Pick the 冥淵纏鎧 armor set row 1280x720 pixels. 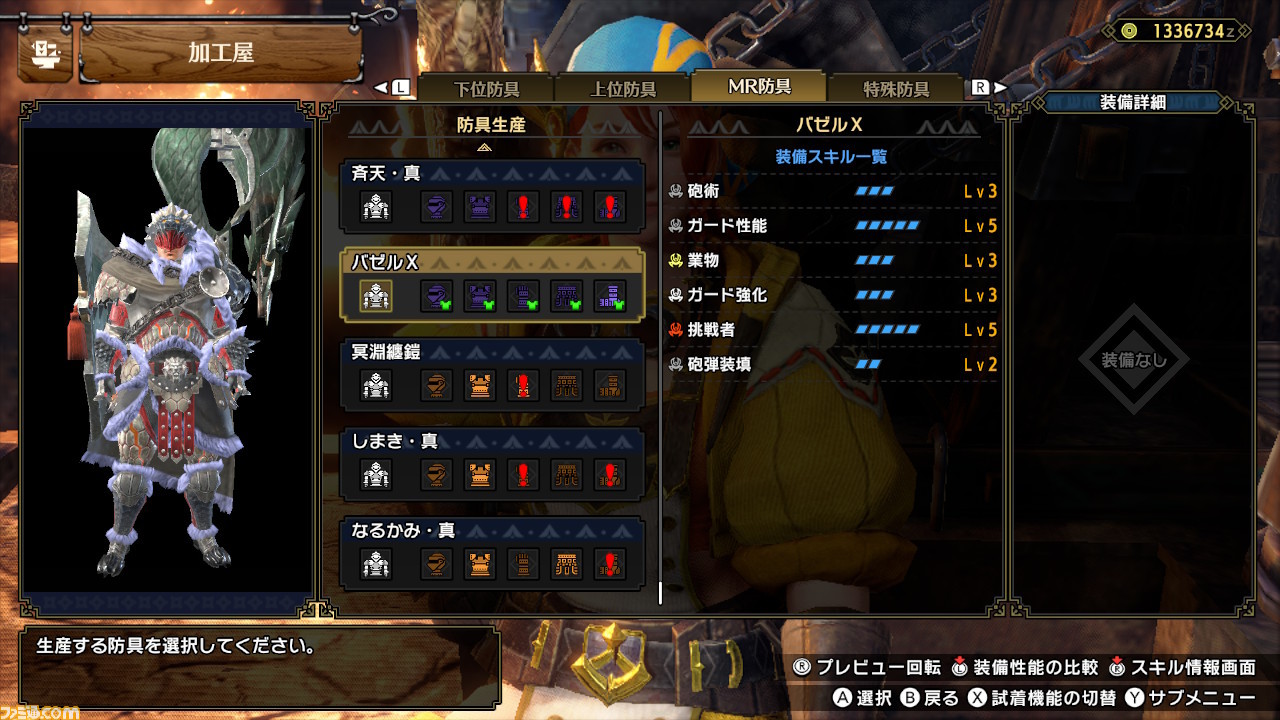[492, 352]
